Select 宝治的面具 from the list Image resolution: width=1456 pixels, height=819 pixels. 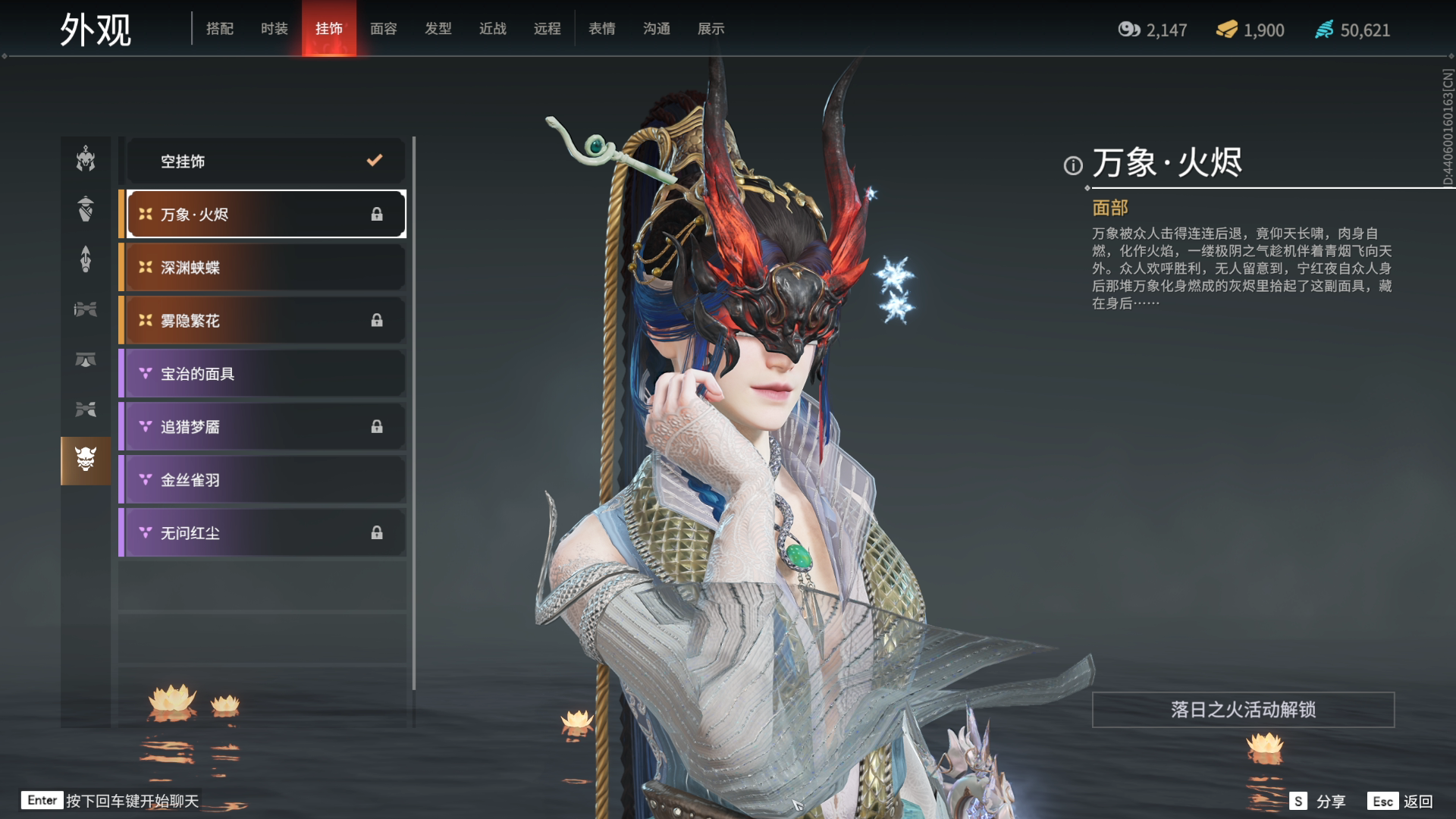pyautogui.click(x=265, y=373)
